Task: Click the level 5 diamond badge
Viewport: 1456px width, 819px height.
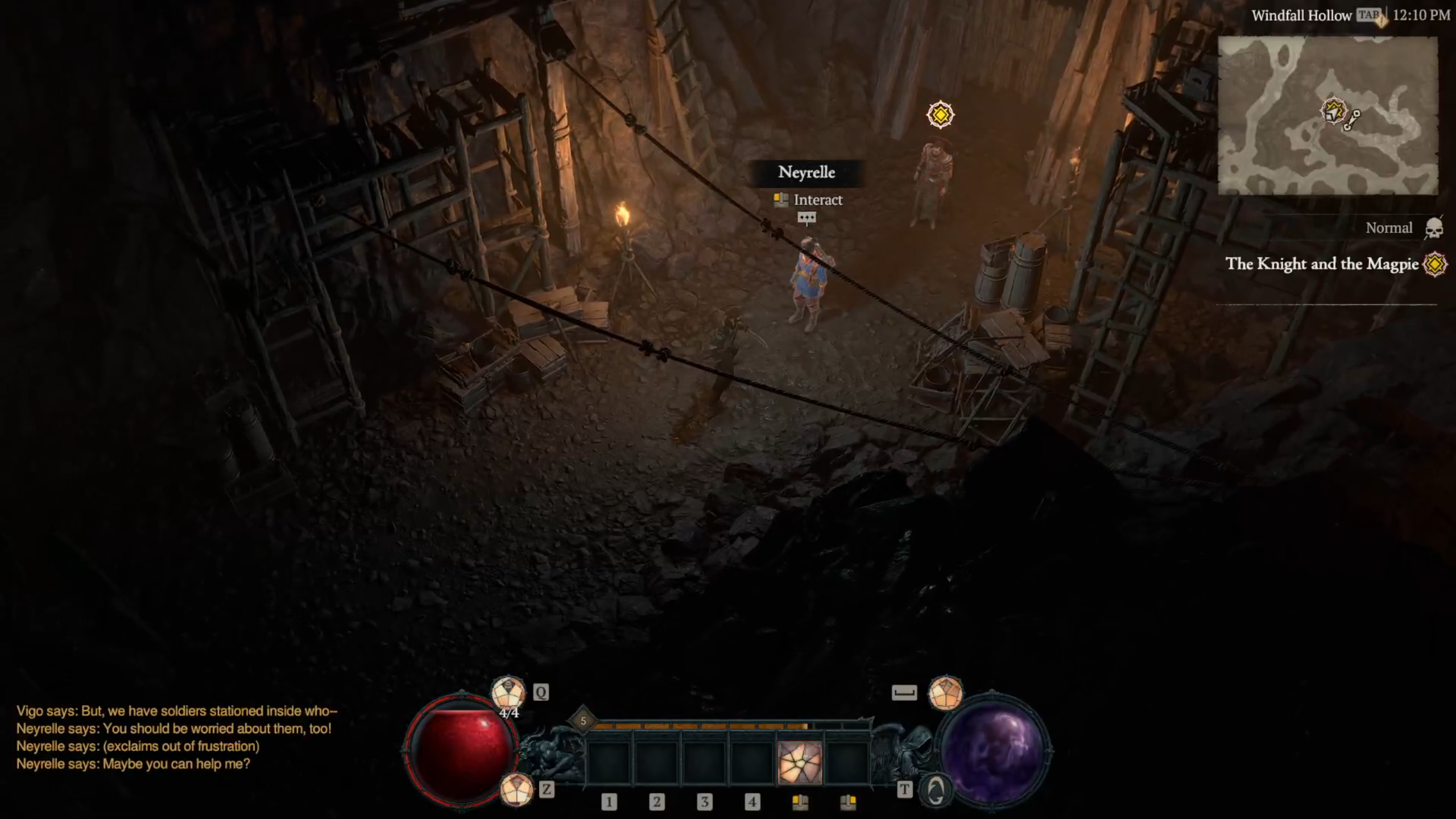Action: tap(583, 721)
